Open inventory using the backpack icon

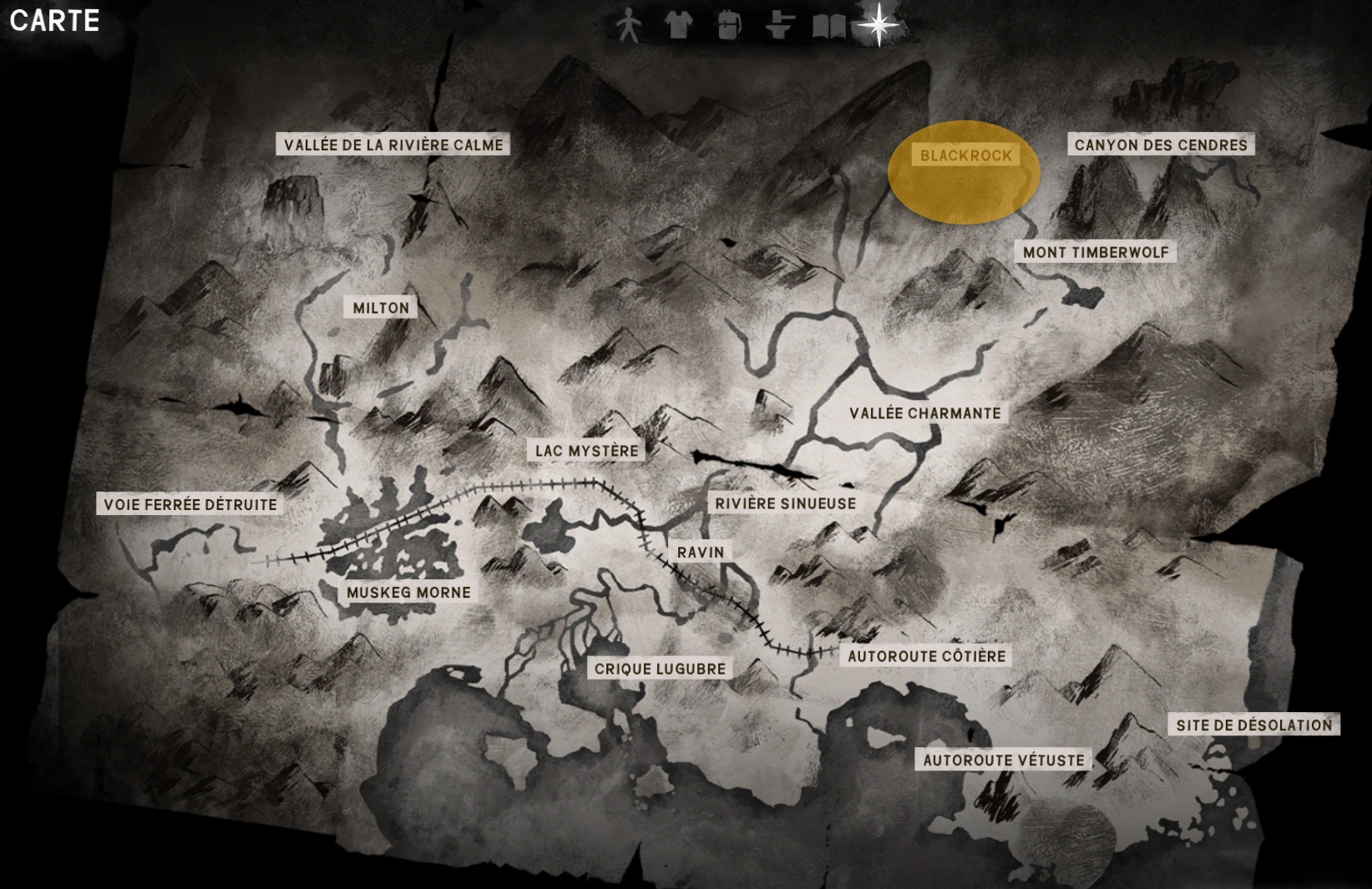click(x=729, y=26)
